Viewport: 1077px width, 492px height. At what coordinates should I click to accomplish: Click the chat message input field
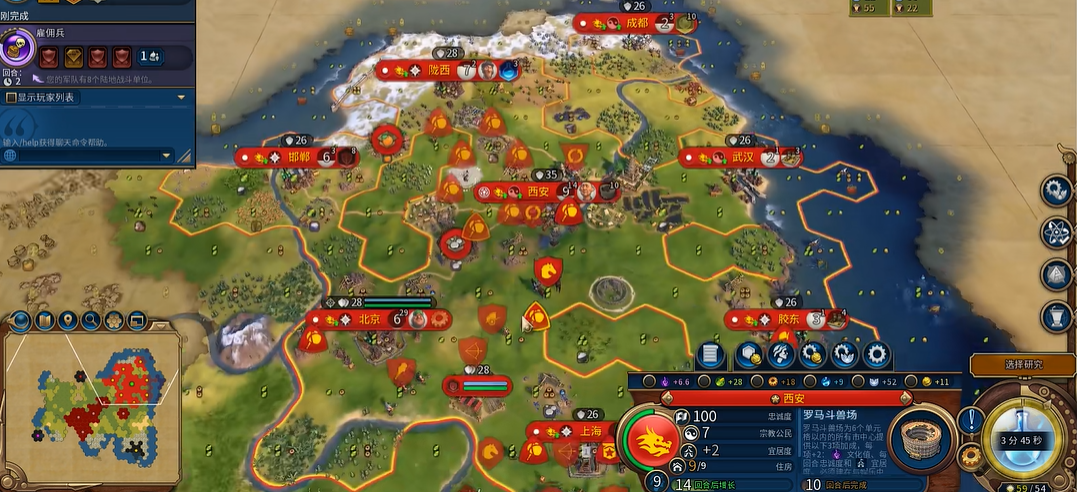88,156
